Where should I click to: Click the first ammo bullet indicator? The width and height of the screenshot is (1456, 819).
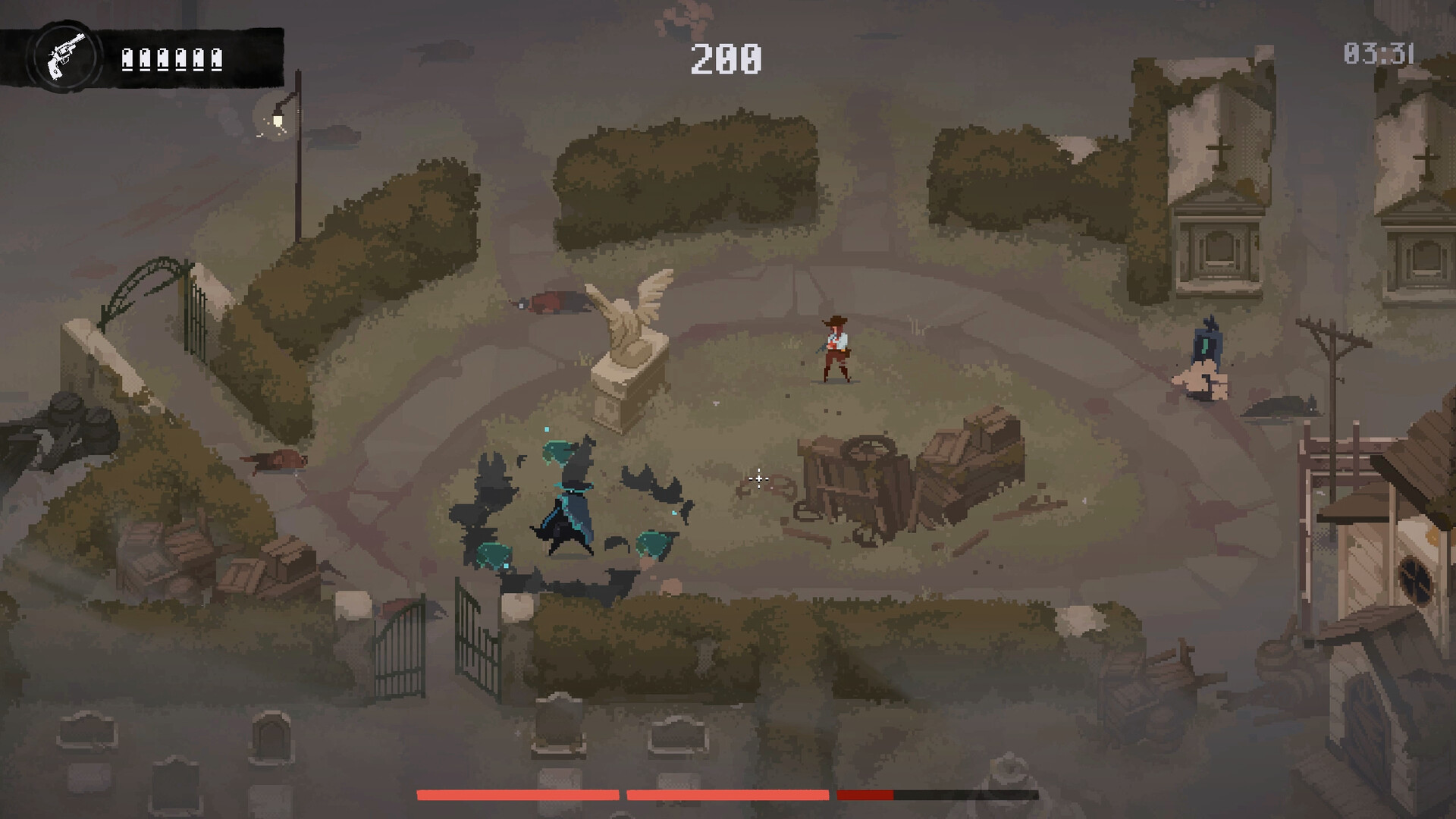click(x=128, y=59)
